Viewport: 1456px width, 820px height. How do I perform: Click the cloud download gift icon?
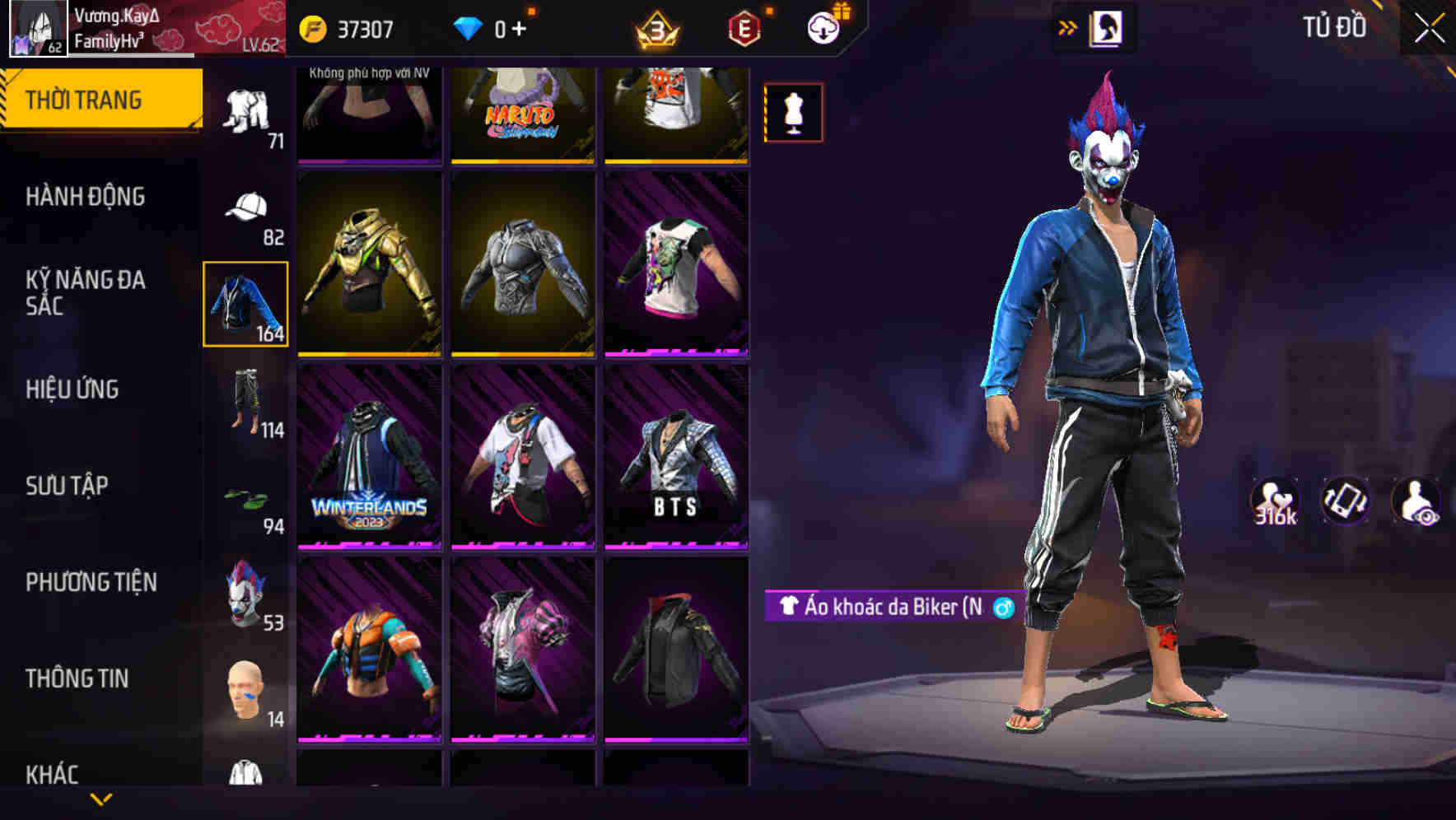pos(823,27)
